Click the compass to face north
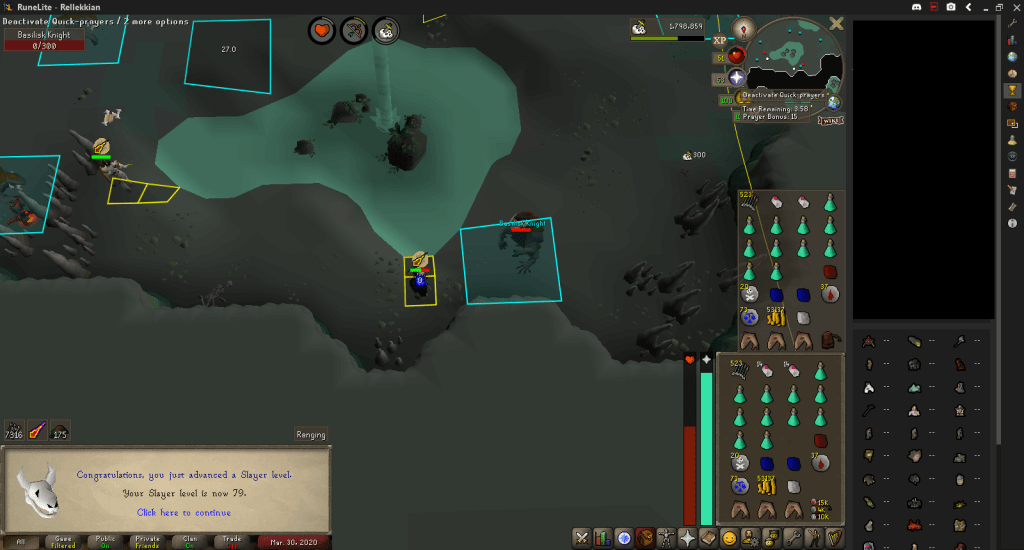This screenshot has width=1024, height=550. coord(743,28)
